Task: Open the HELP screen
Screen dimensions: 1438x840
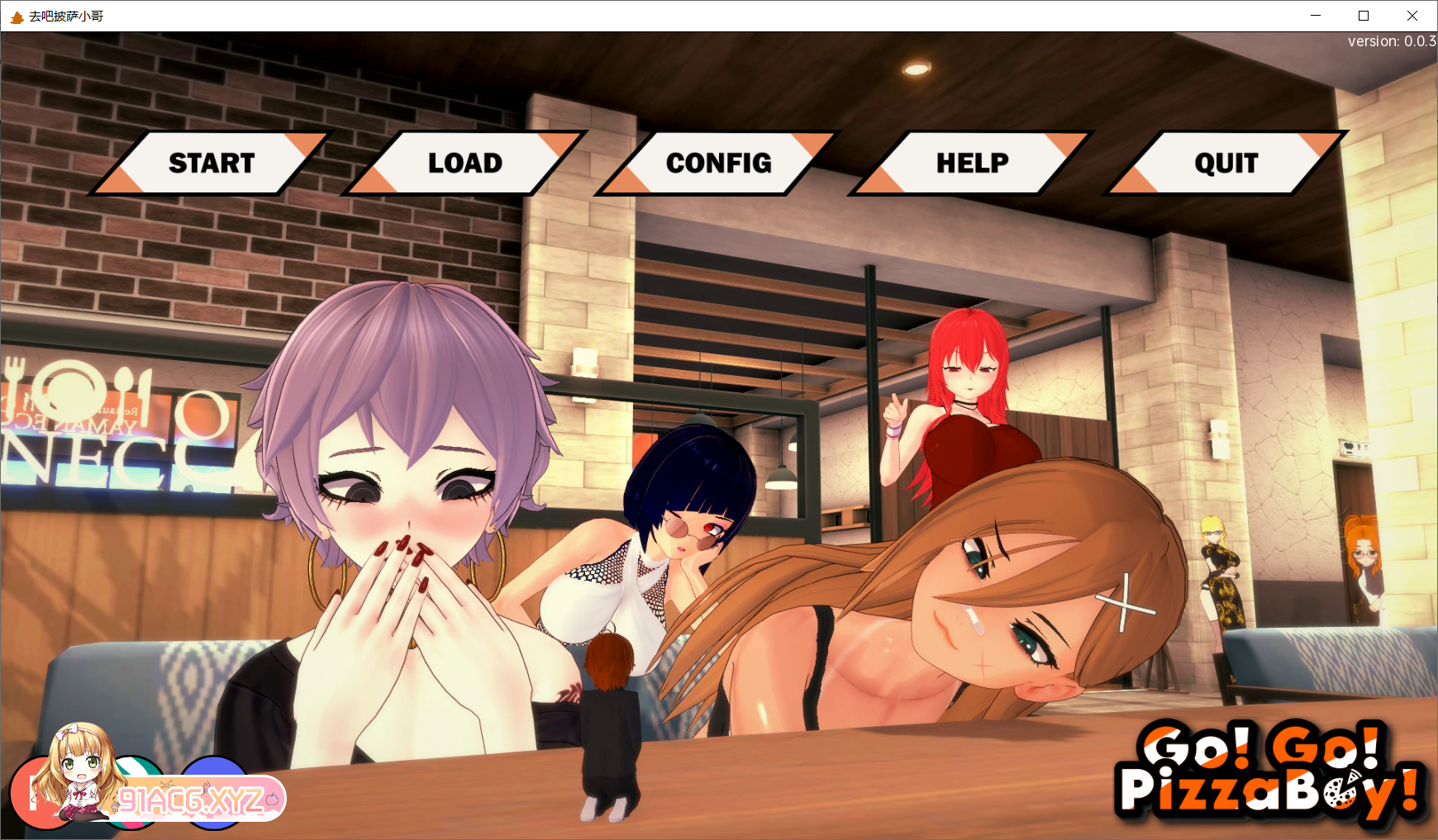Action: point(972,163)
